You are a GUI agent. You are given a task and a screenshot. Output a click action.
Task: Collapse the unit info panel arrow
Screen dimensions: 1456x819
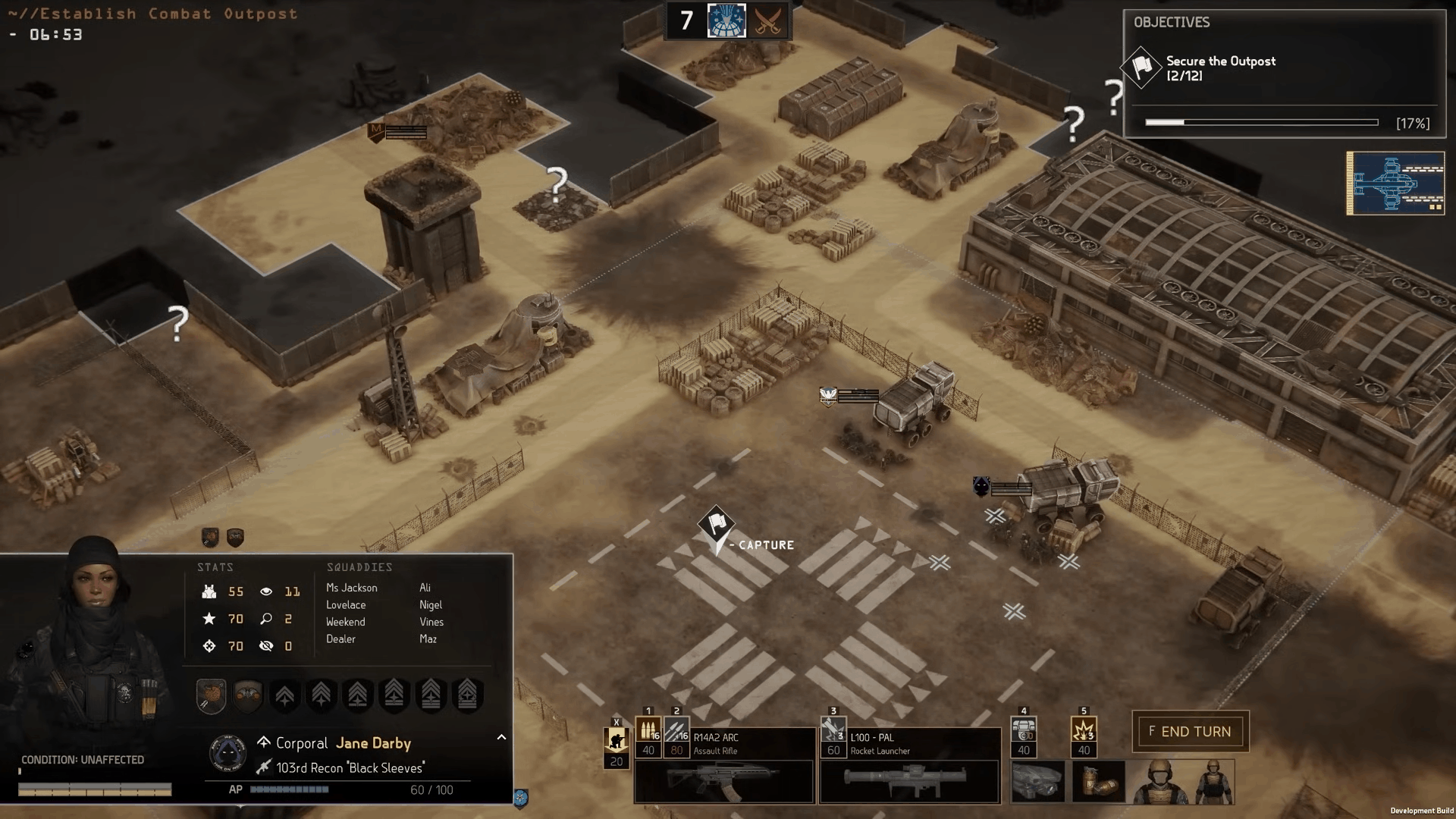[x=501, y=737]
